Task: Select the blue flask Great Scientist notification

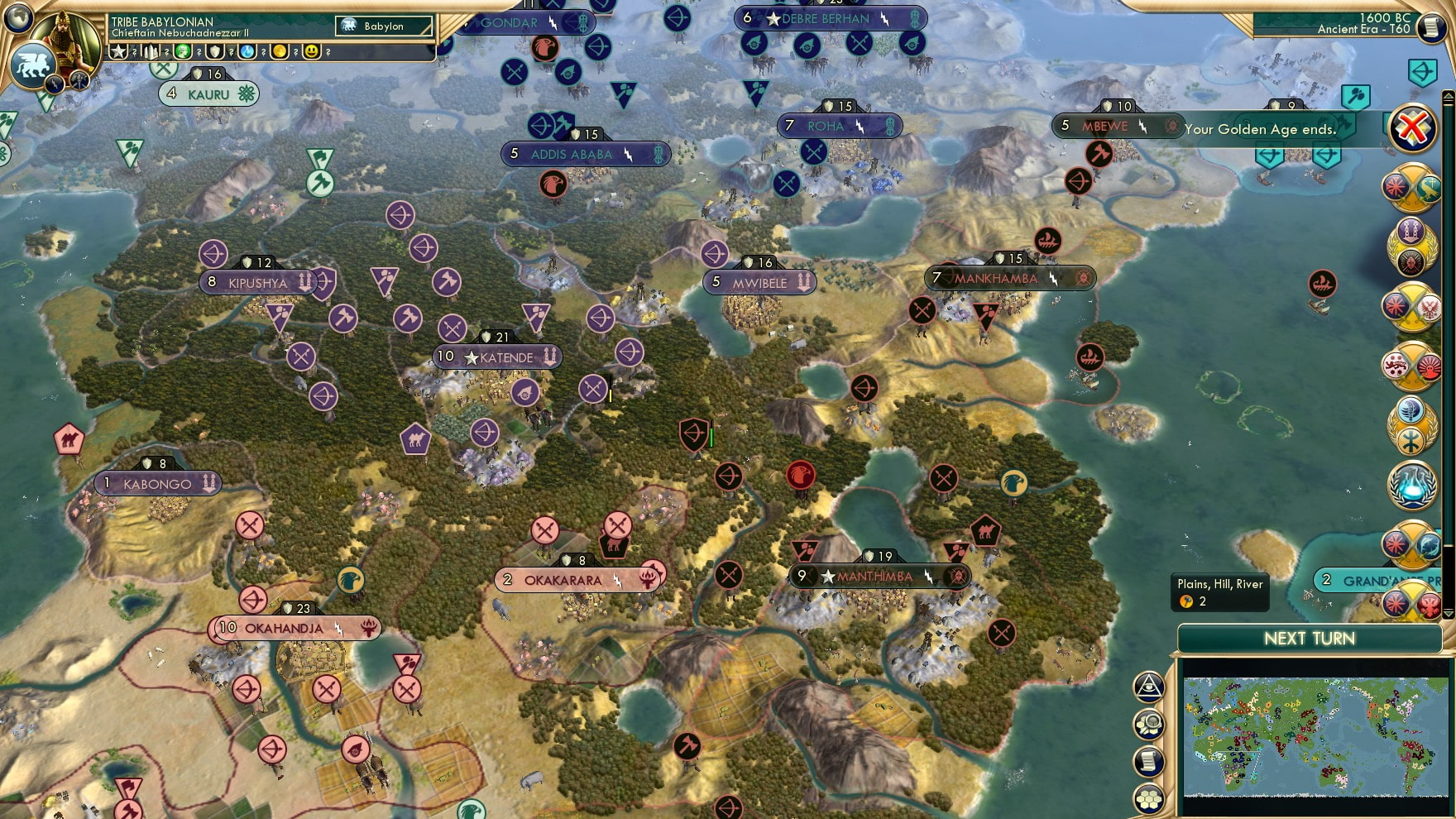Action: [1413, 486]
